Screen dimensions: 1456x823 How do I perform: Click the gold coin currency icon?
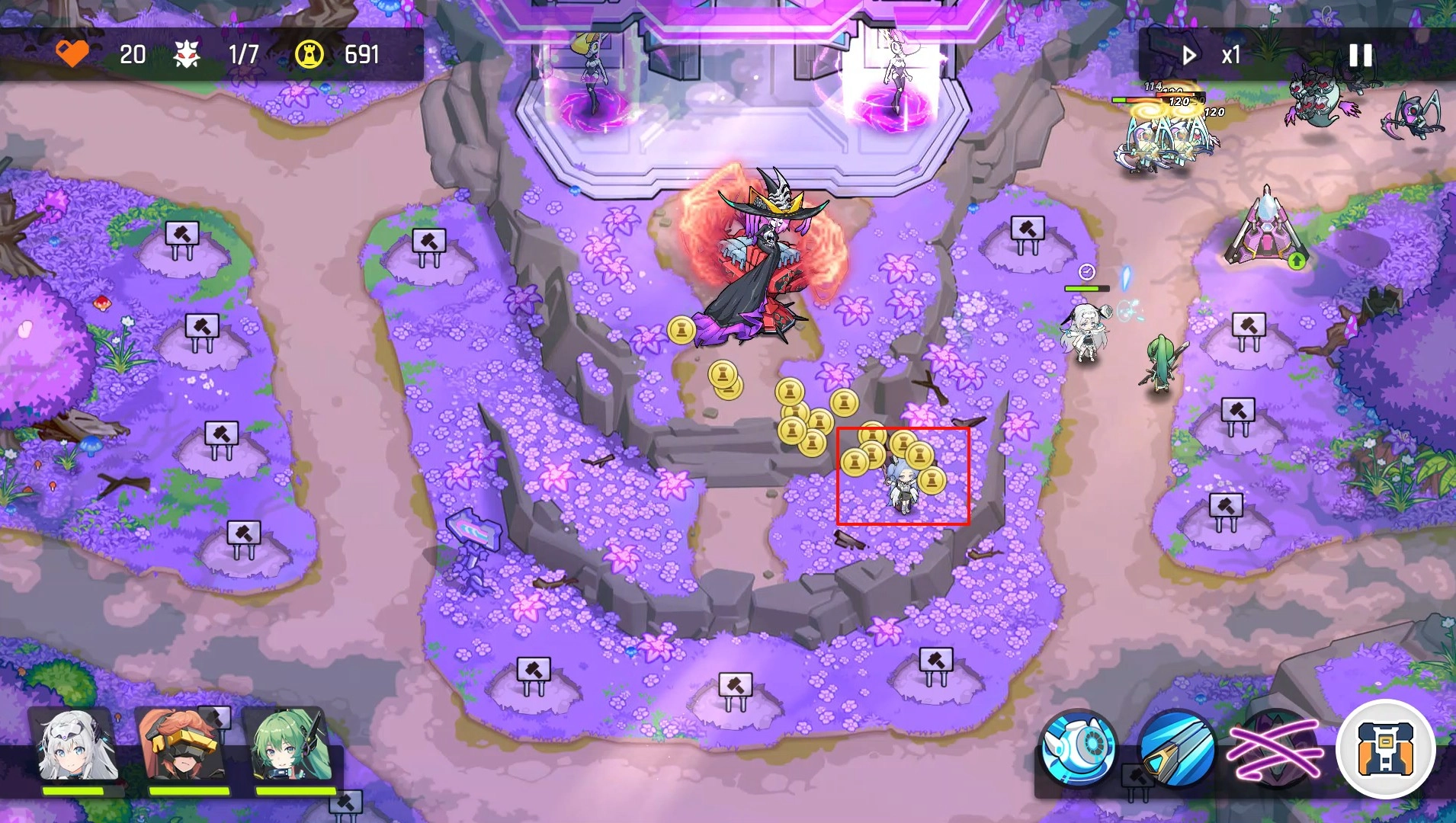click(311, 54)
